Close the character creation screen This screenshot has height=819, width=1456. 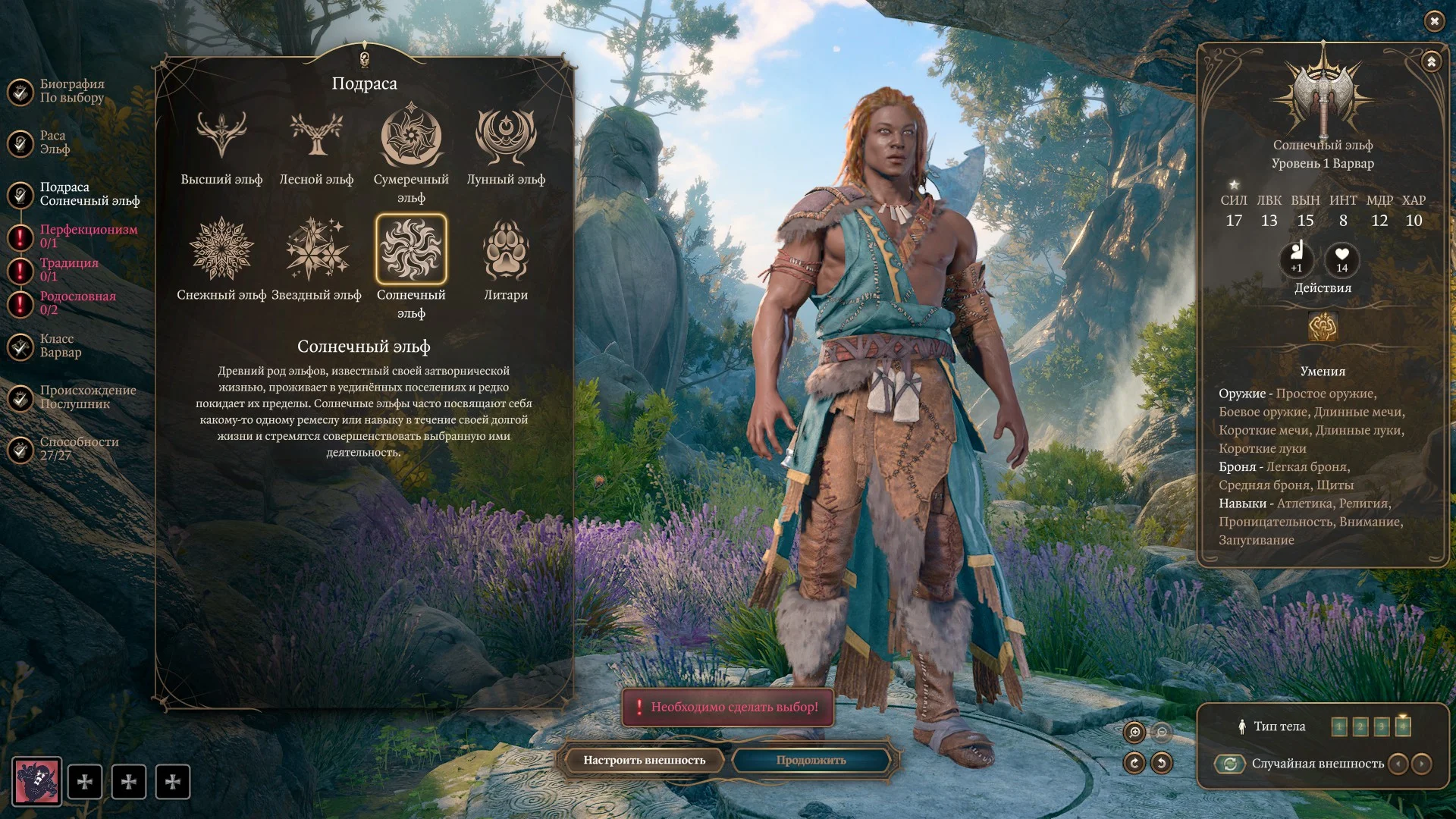tap(1433, 21)
